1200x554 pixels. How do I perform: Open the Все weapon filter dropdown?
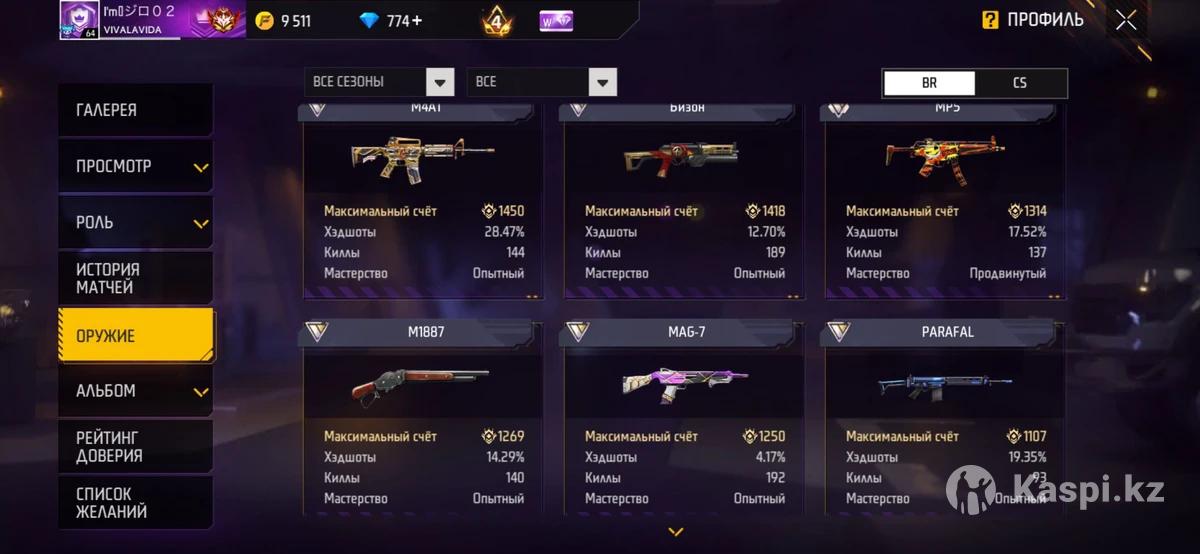(541, 82)
